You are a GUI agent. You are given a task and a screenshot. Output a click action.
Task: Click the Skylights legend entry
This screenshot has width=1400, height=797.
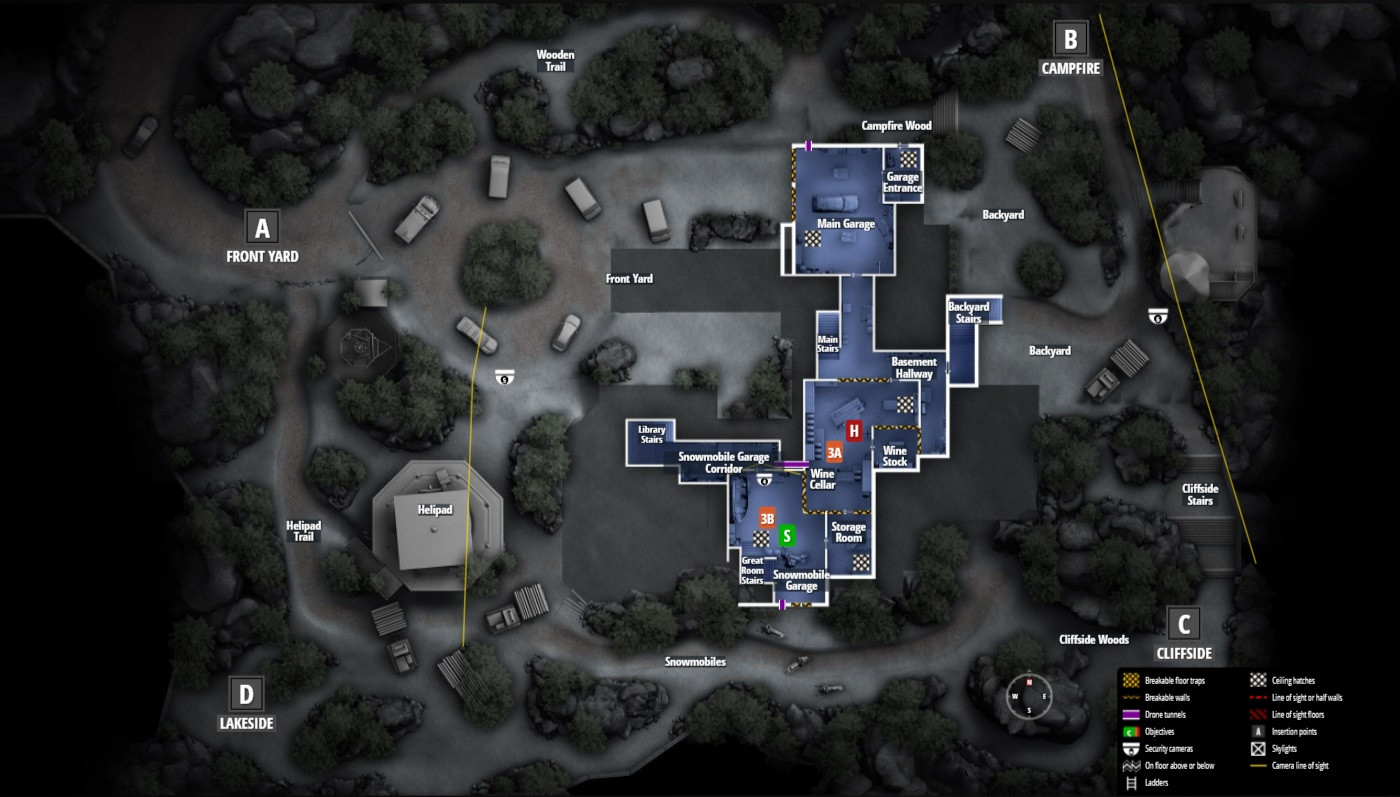click(x=1286, y=749)
